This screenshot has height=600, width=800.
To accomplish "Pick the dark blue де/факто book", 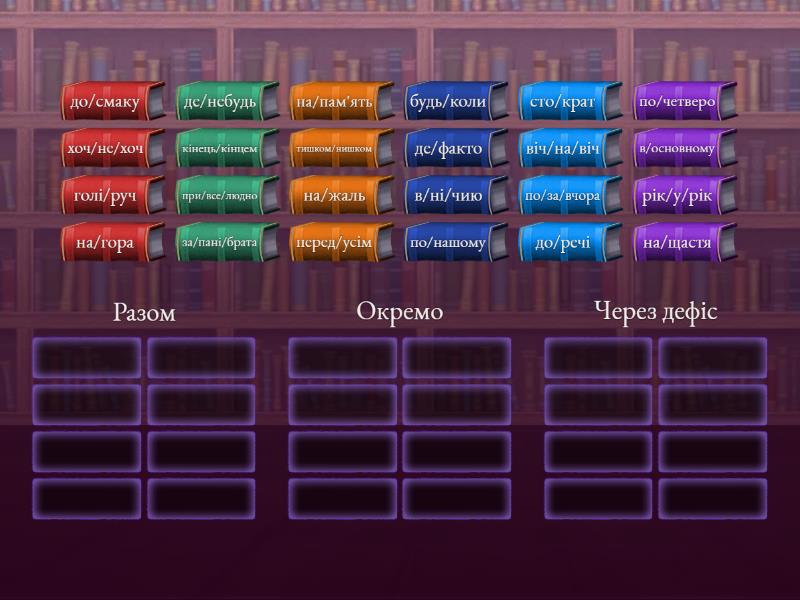I will (x=448, y=149).
